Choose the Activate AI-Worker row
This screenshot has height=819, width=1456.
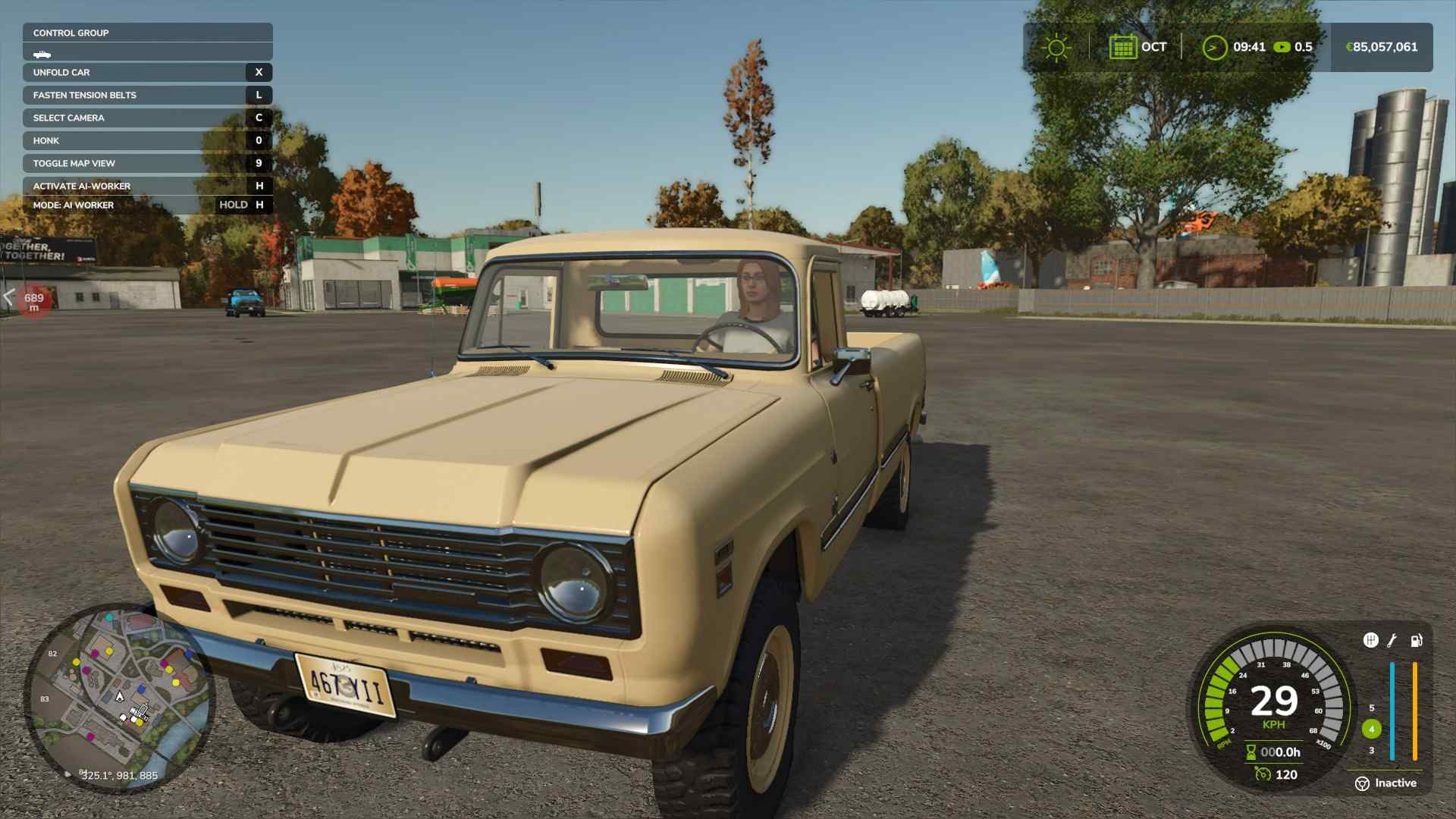pos(147,187)
